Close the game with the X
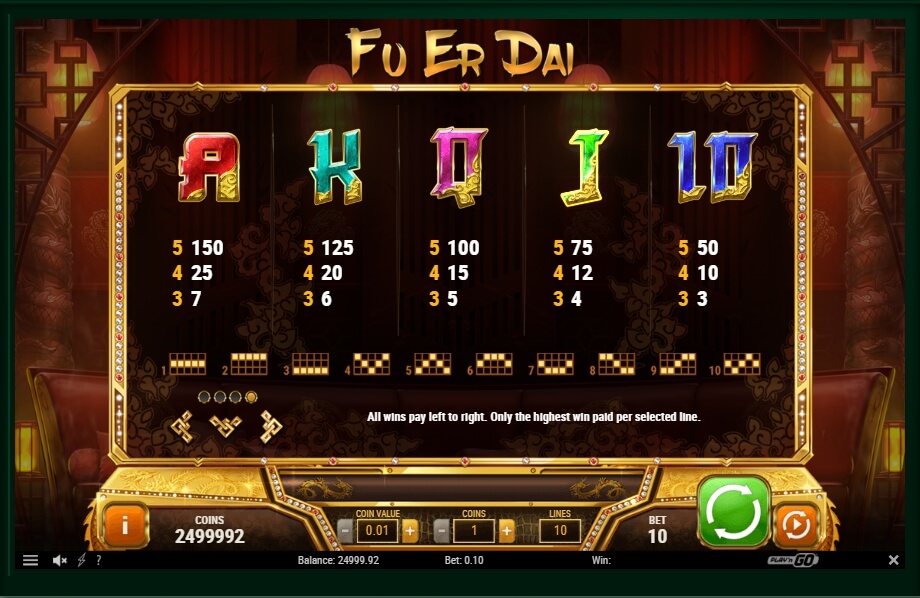 pos(893,561)
